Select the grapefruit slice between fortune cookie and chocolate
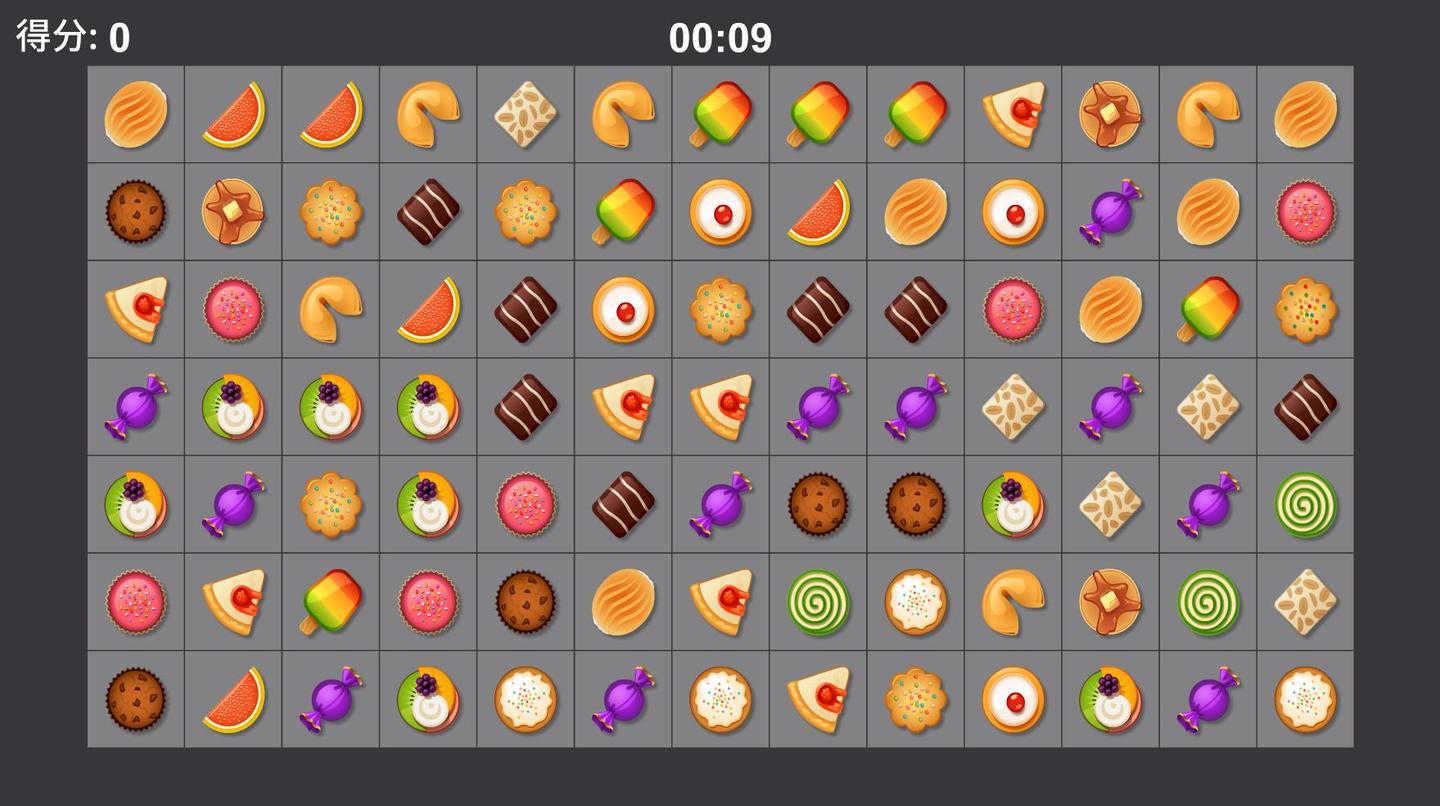Viewport: 1440px width, 806px height. click(x=428, y=310)
